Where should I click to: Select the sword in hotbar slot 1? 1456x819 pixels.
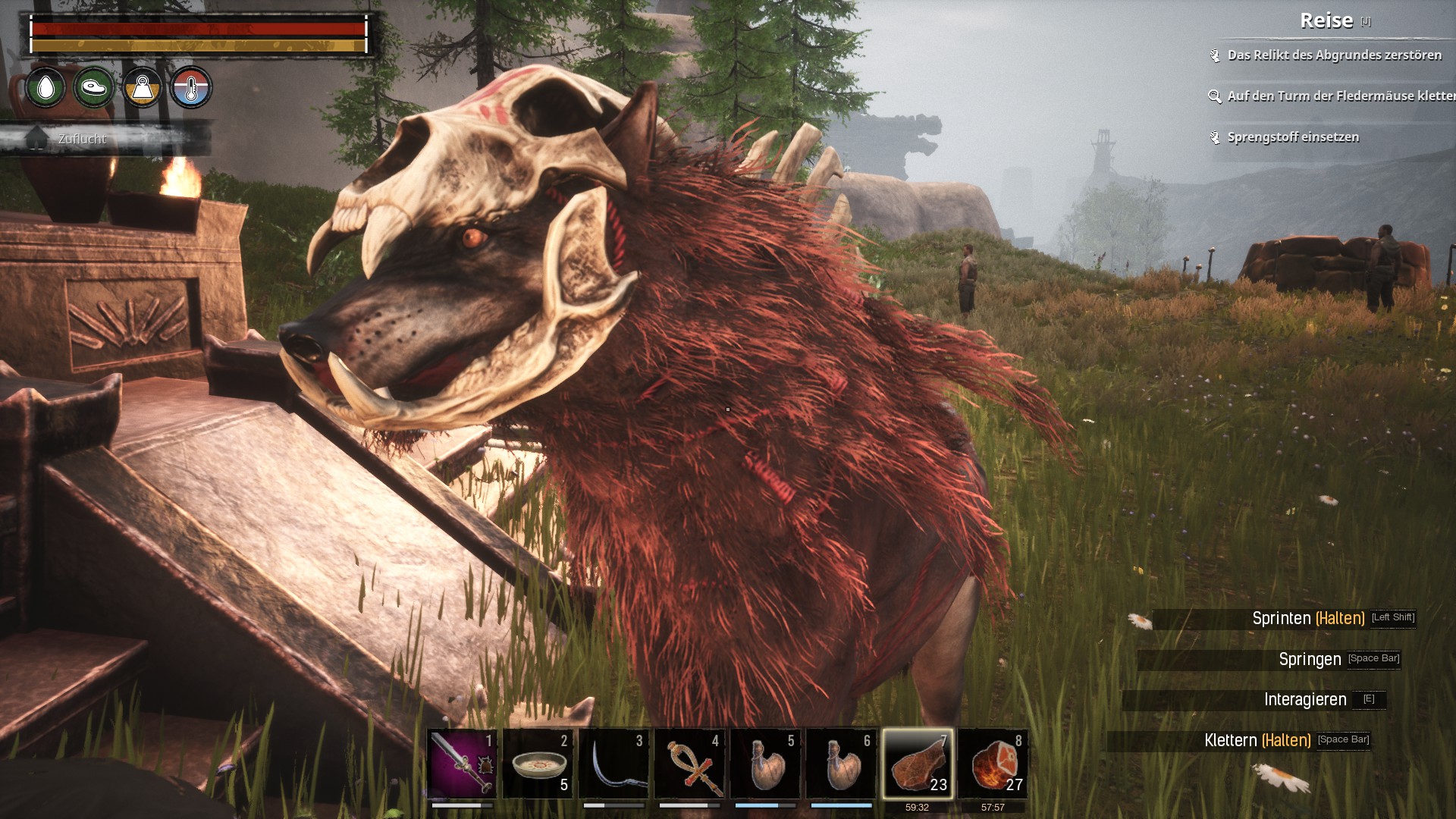462,764
